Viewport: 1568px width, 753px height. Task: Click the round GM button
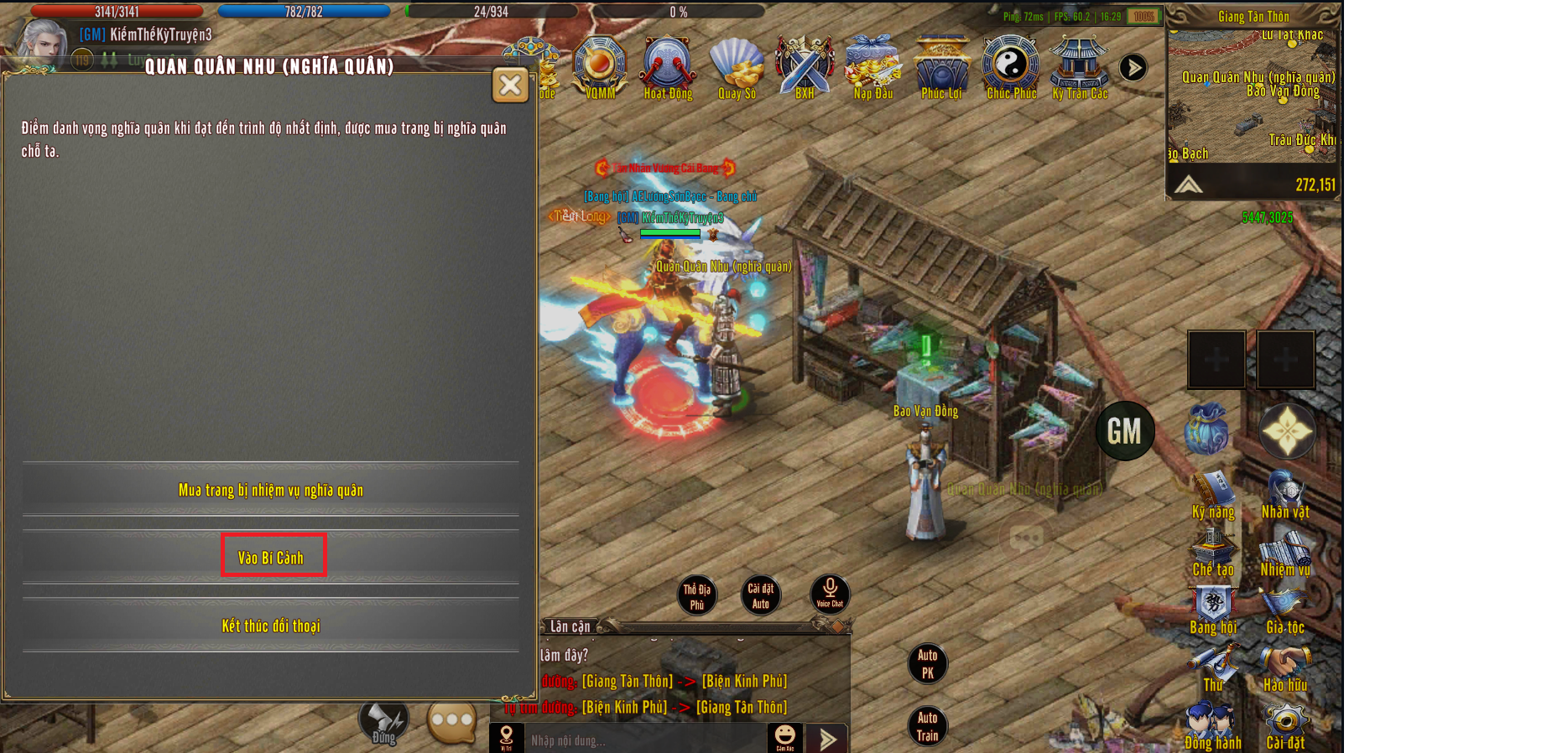click(1125, 431)
